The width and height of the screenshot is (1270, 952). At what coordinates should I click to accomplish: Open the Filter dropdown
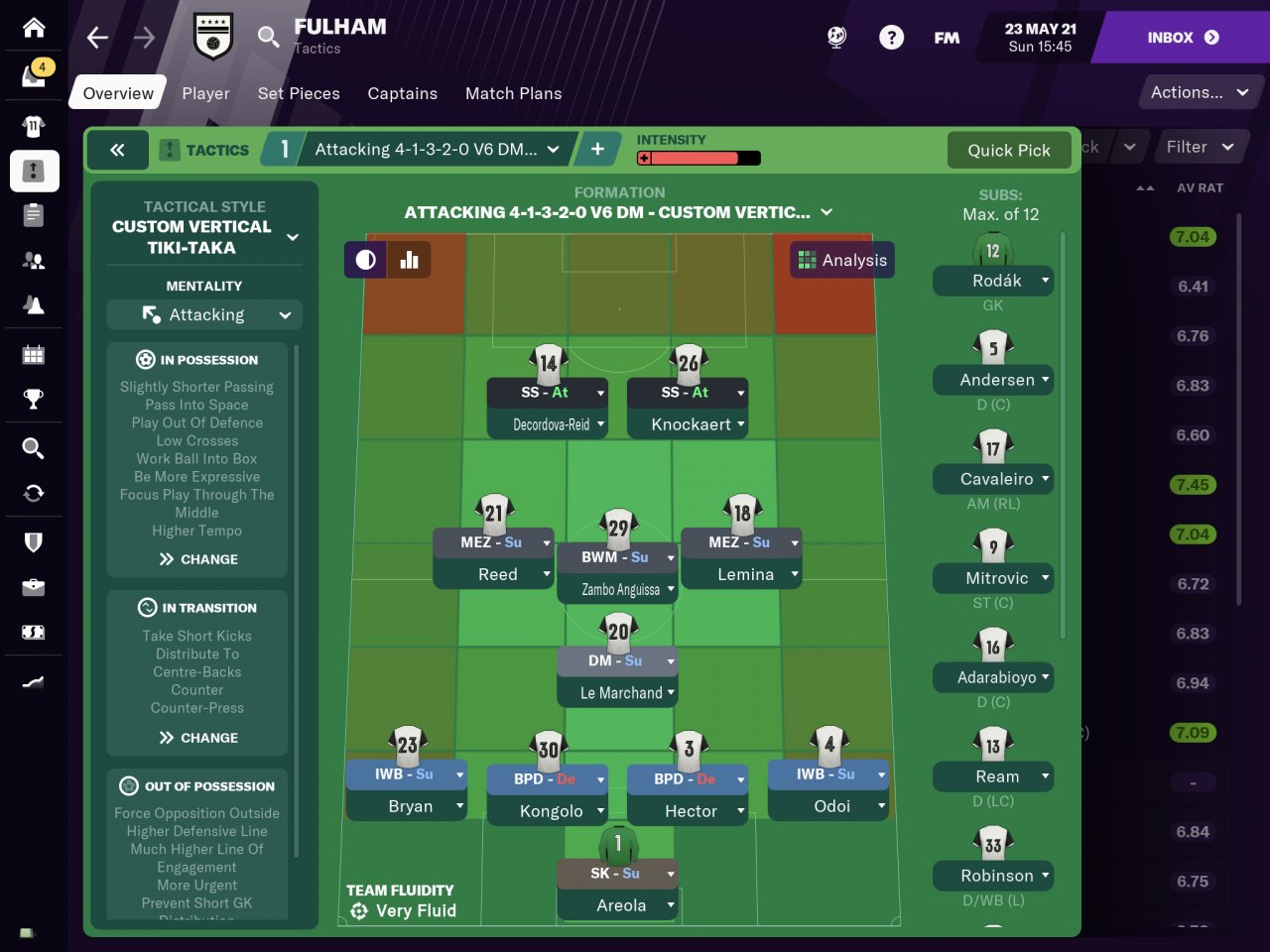[x=1199, y=147]
